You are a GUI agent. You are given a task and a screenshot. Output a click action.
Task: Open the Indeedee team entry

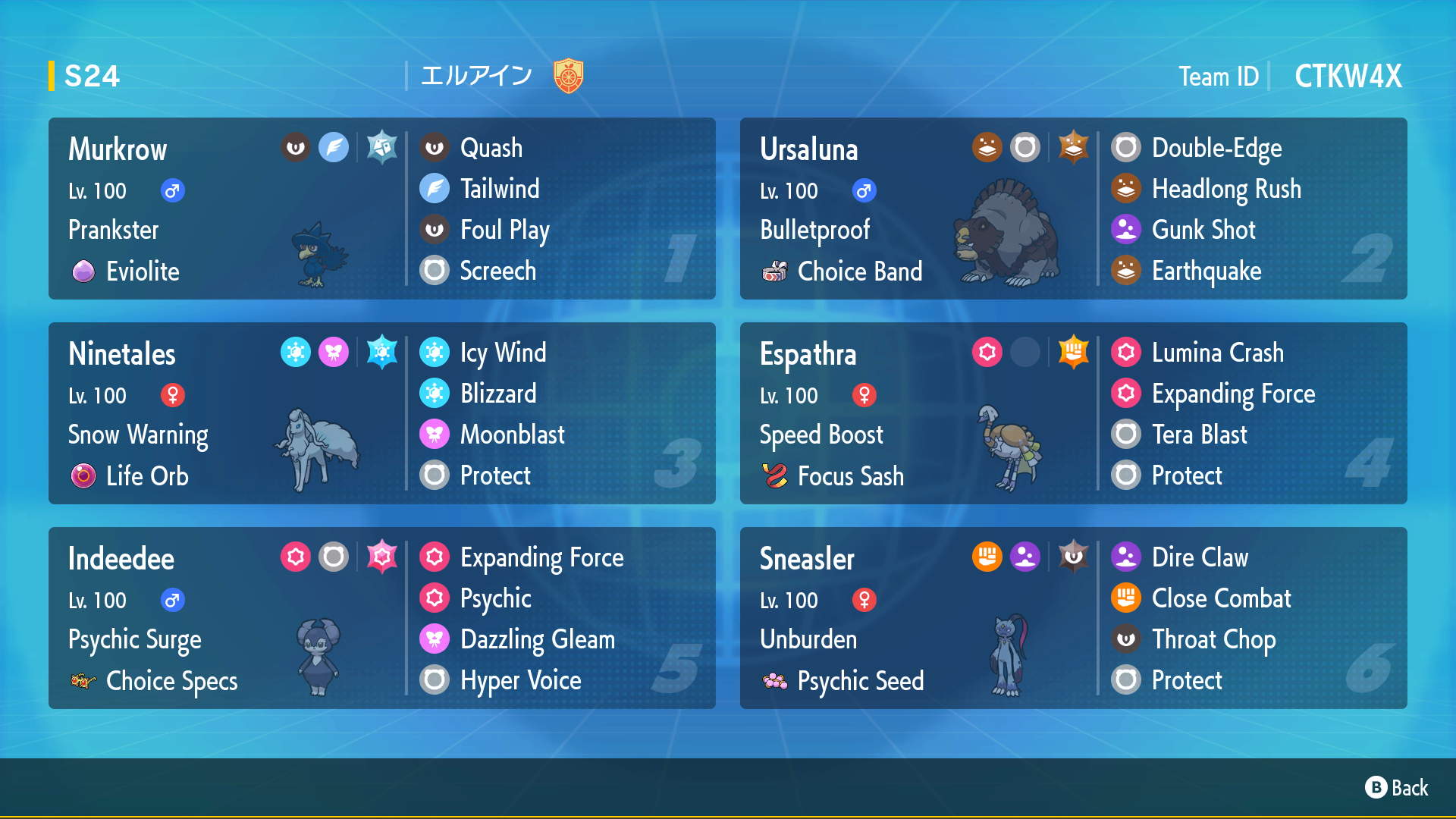381,618
